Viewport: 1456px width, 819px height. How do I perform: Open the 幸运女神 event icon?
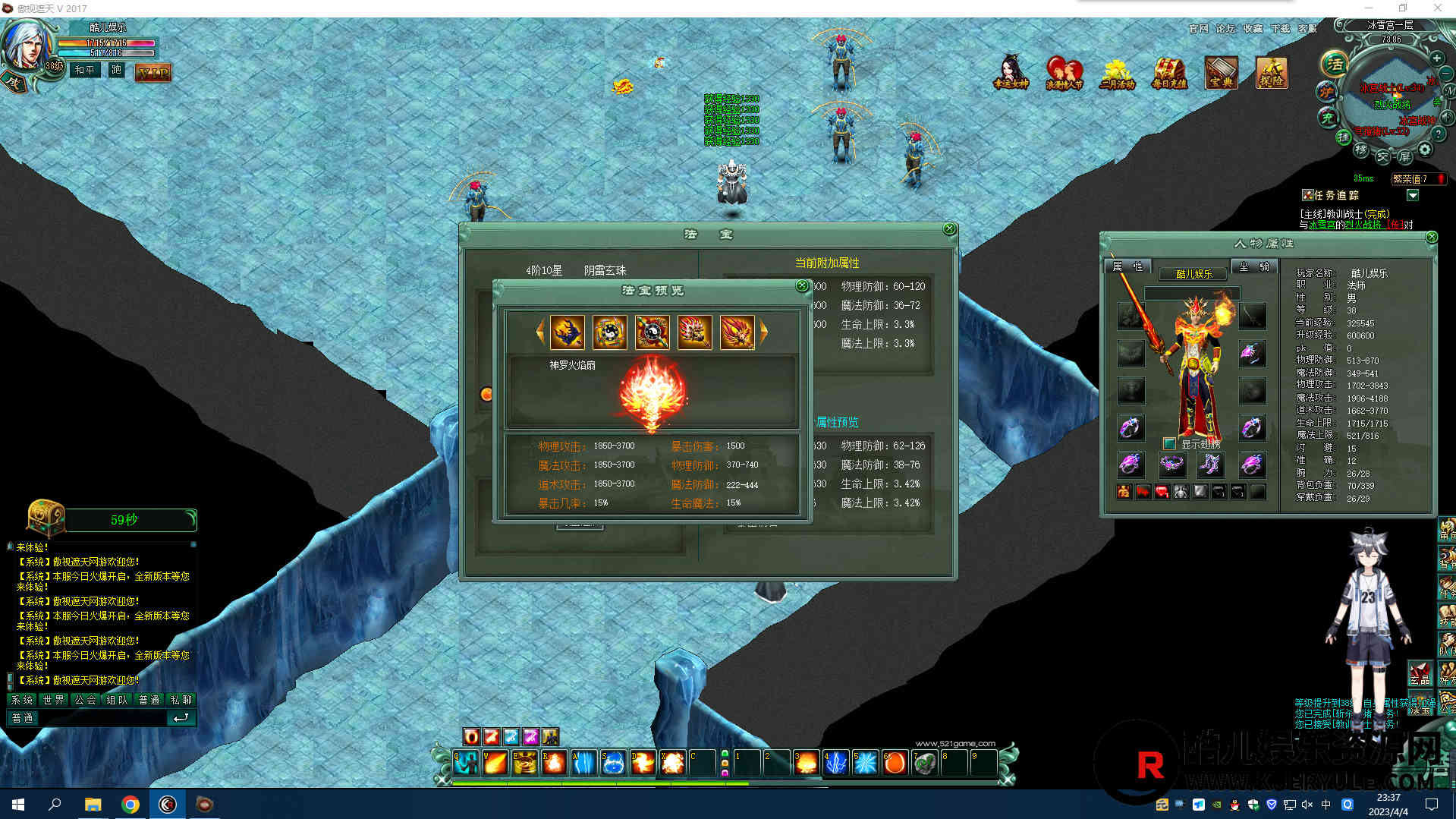(1011, 73)
